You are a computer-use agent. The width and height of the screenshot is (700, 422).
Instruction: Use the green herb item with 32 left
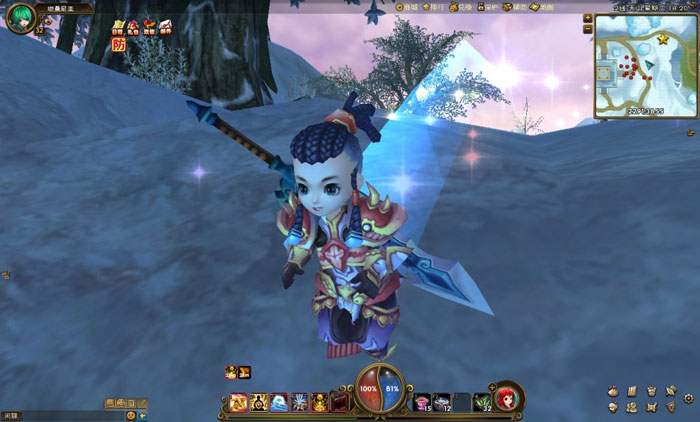[482, 402]
